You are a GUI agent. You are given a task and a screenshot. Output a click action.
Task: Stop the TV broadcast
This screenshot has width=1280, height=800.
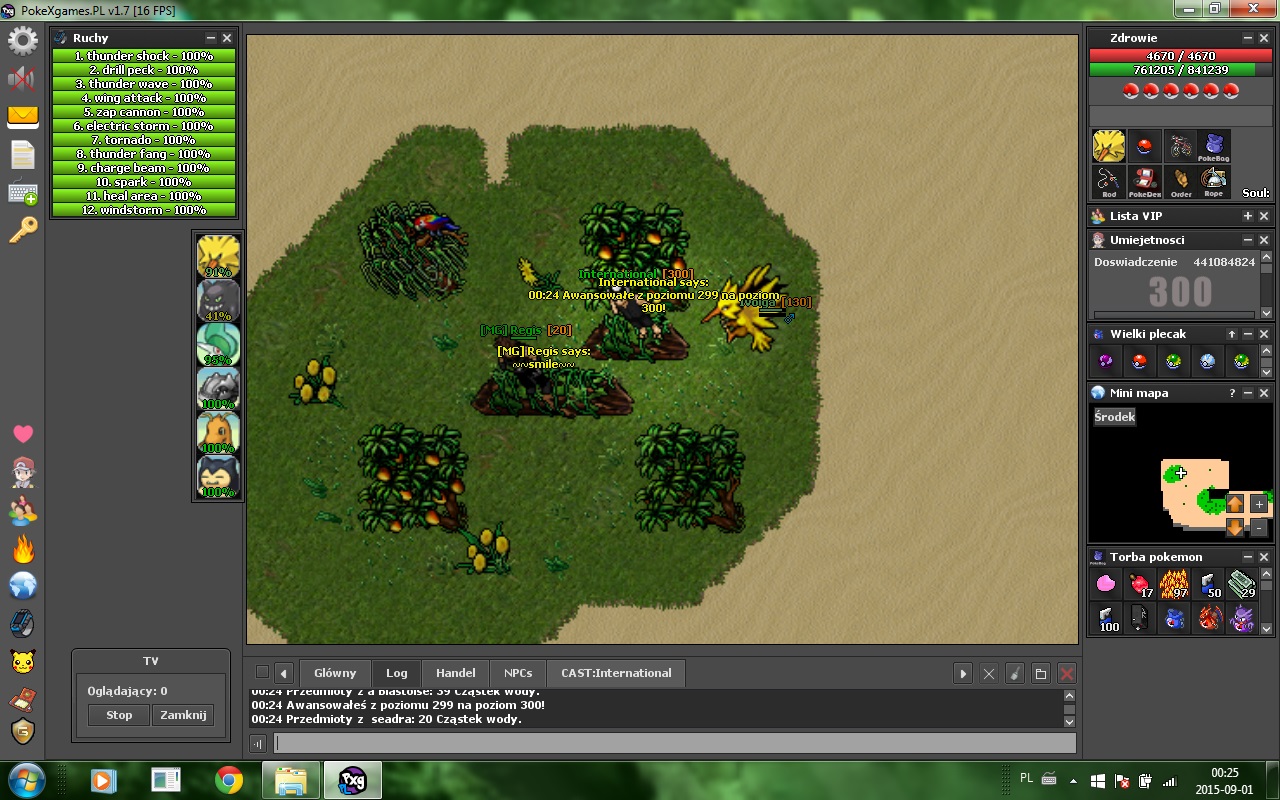pos(119,715)
